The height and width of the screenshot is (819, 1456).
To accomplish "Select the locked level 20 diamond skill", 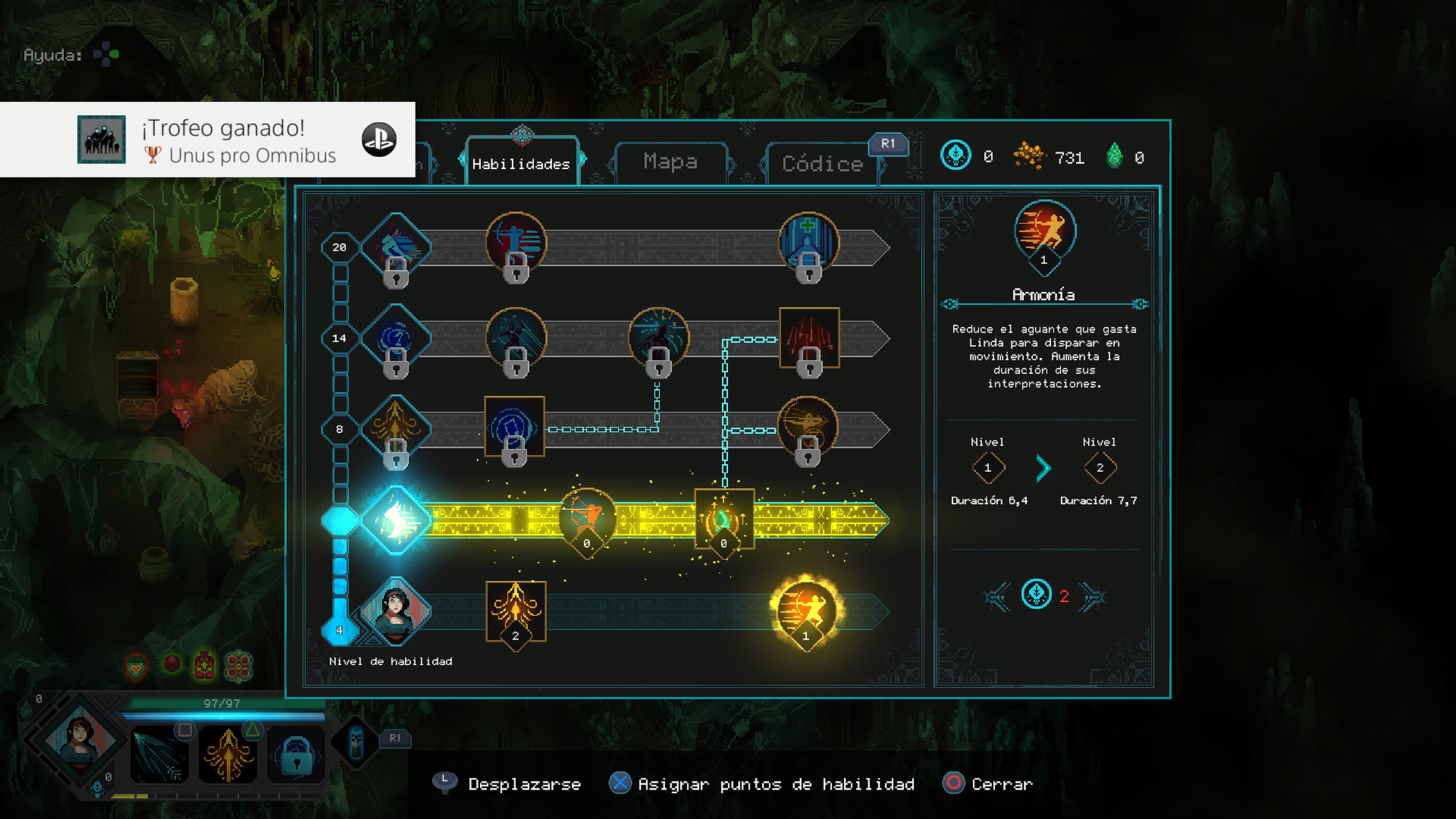I will point(395,248).
